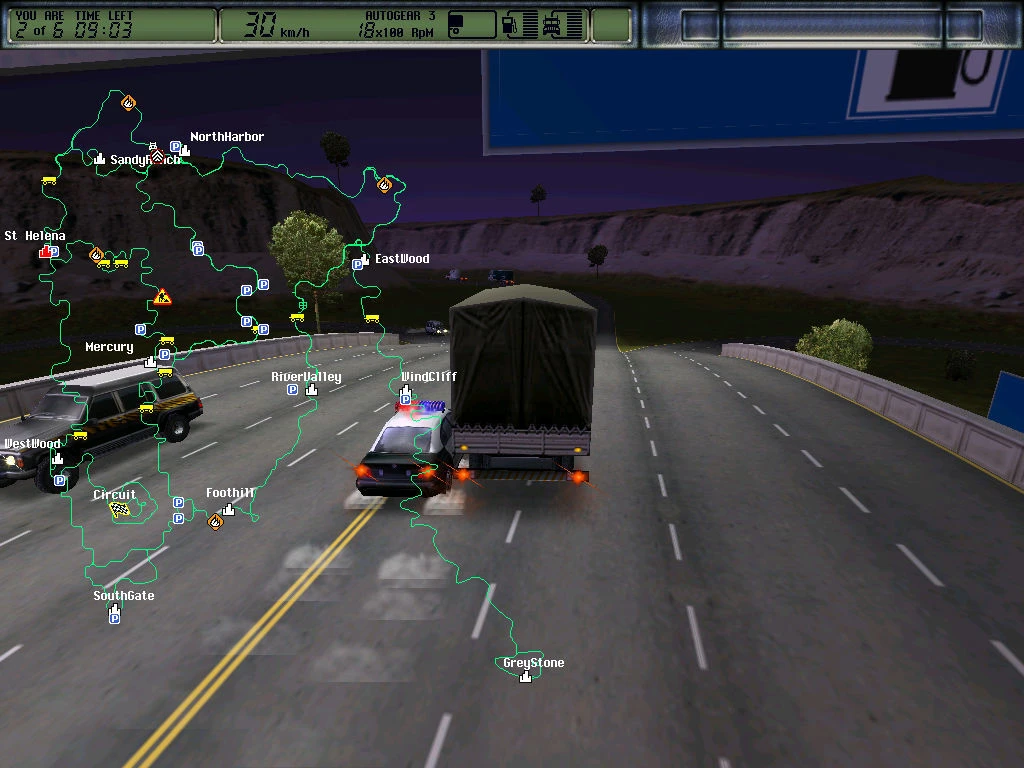The height and width of the screenshot is (768, 1024).
Task: Select the Circuit checkered flag icon
Action: (120, 509)
